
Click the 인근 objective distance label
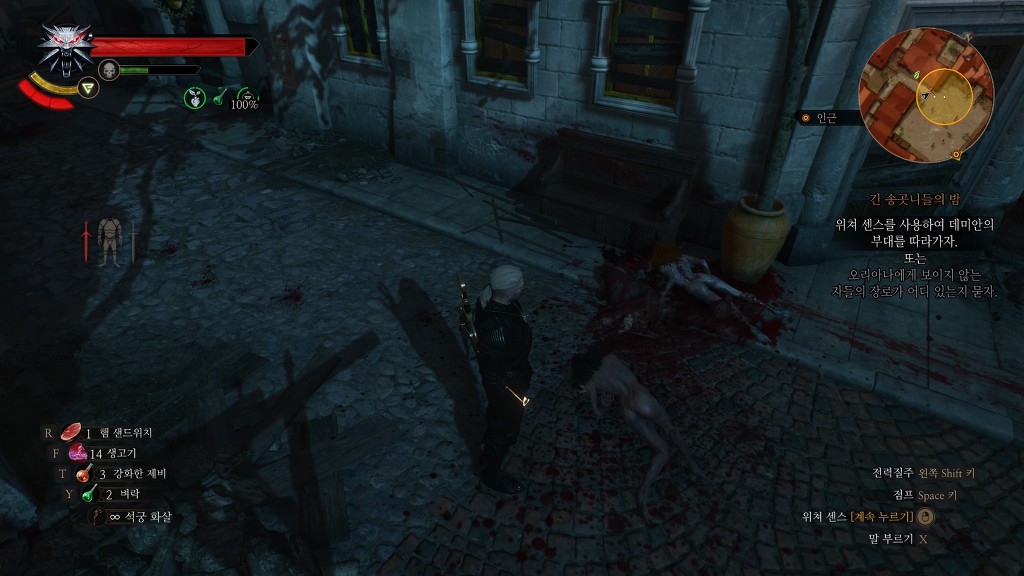tap(826, 118)
